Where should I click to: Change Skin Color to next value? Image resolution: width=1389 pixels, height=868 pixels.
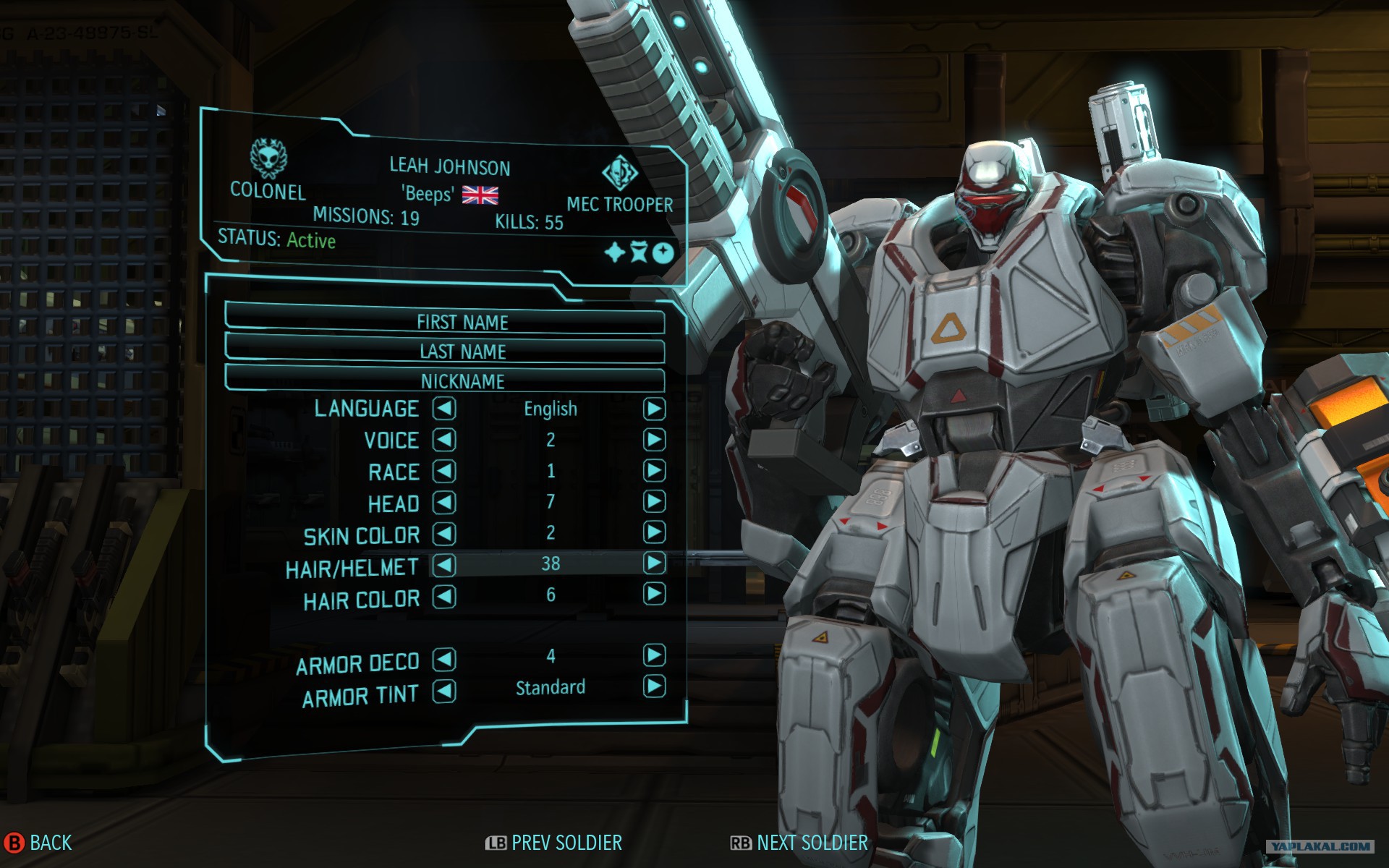(x=654, y=532)
